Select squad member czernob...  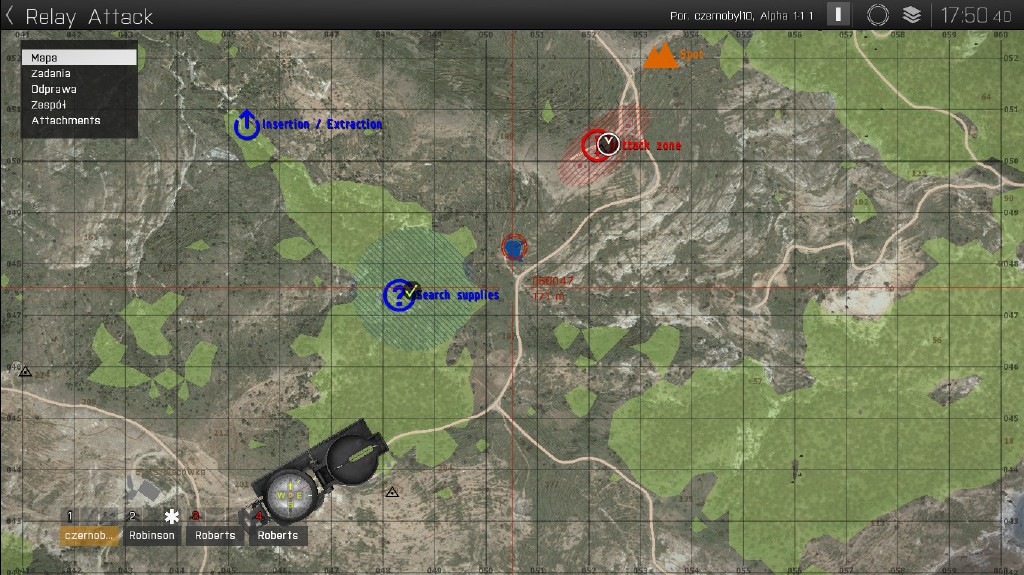click(x=89, y=535)
